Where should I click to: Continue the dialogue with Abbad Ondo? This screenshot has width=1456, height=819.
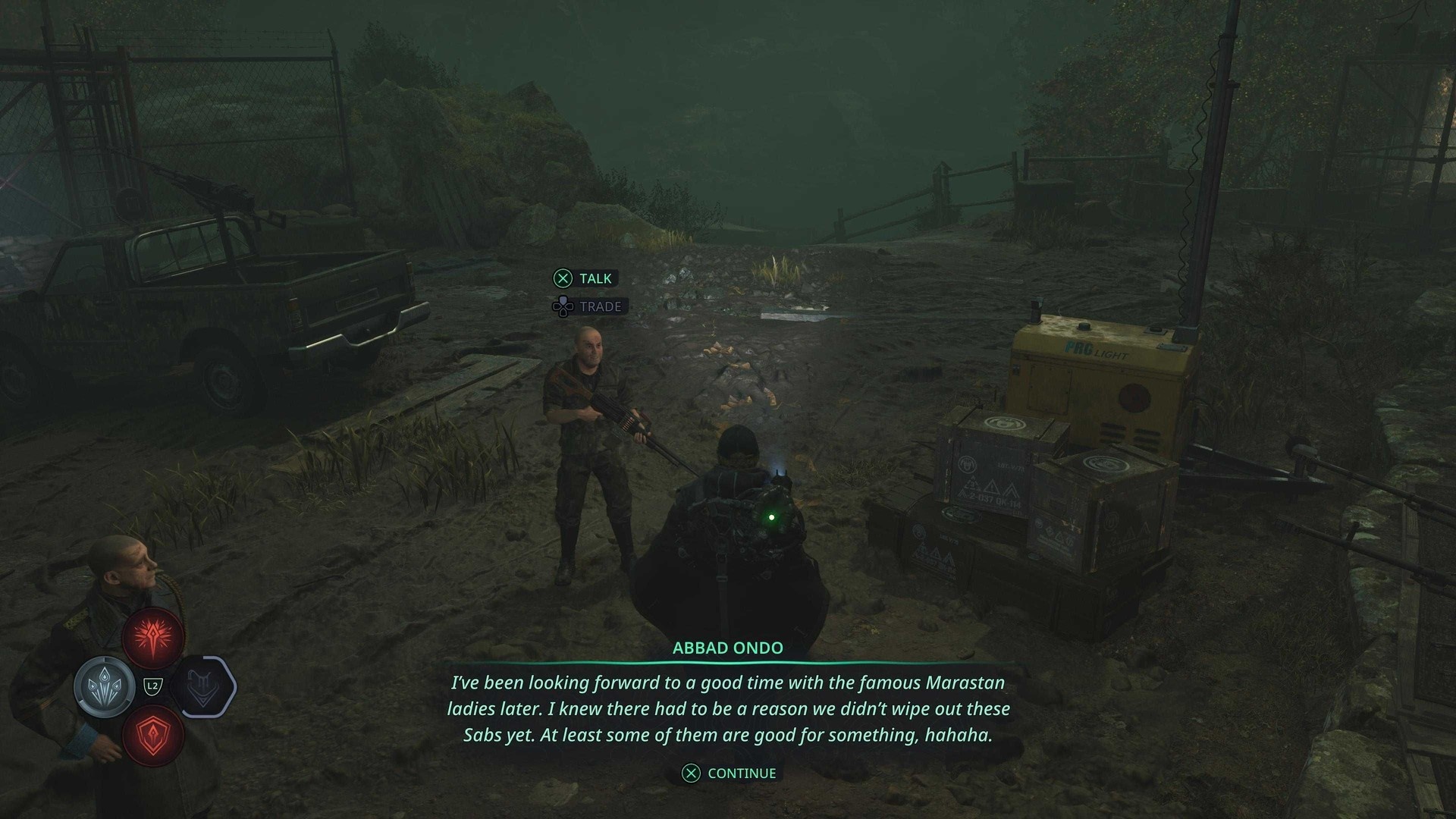click(x=730, y=773)
